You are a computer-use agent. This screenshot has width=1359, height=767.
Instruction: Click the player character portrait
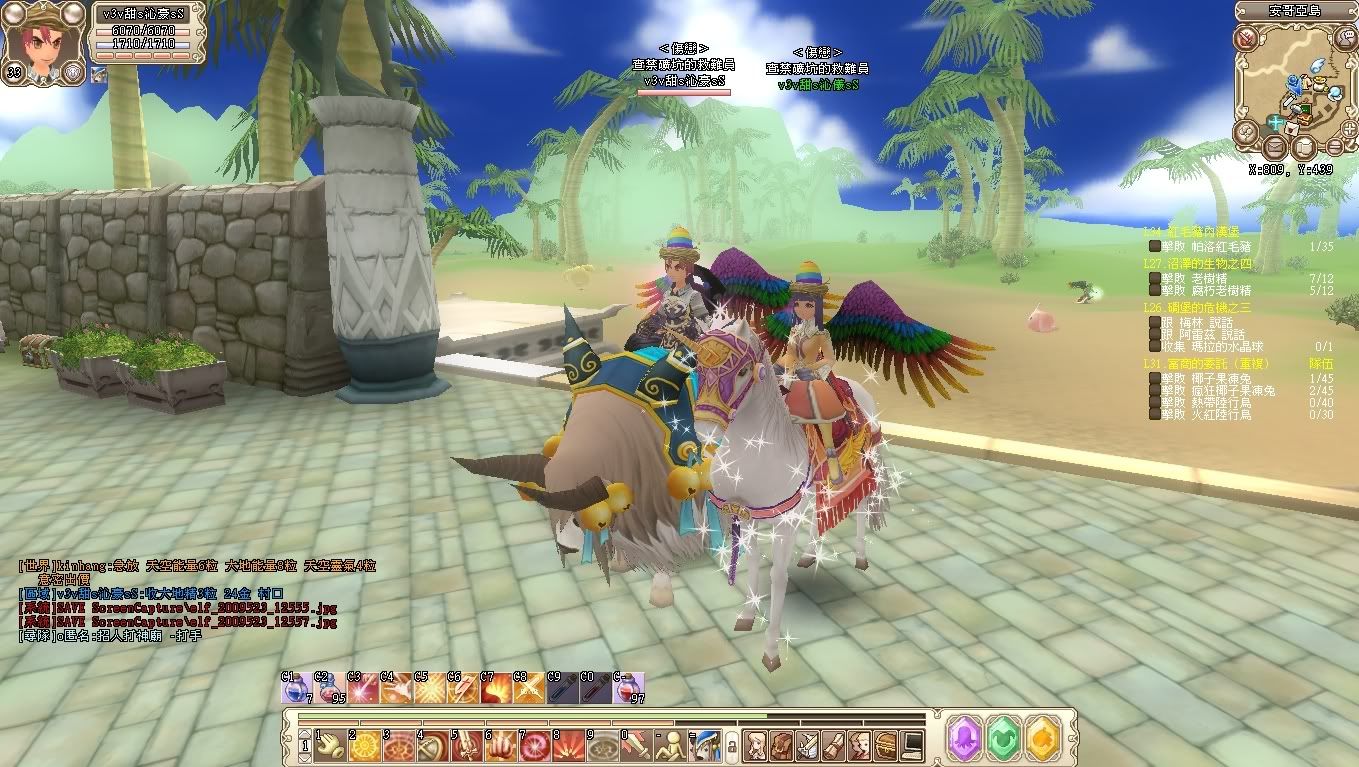(x=40, y=40)
